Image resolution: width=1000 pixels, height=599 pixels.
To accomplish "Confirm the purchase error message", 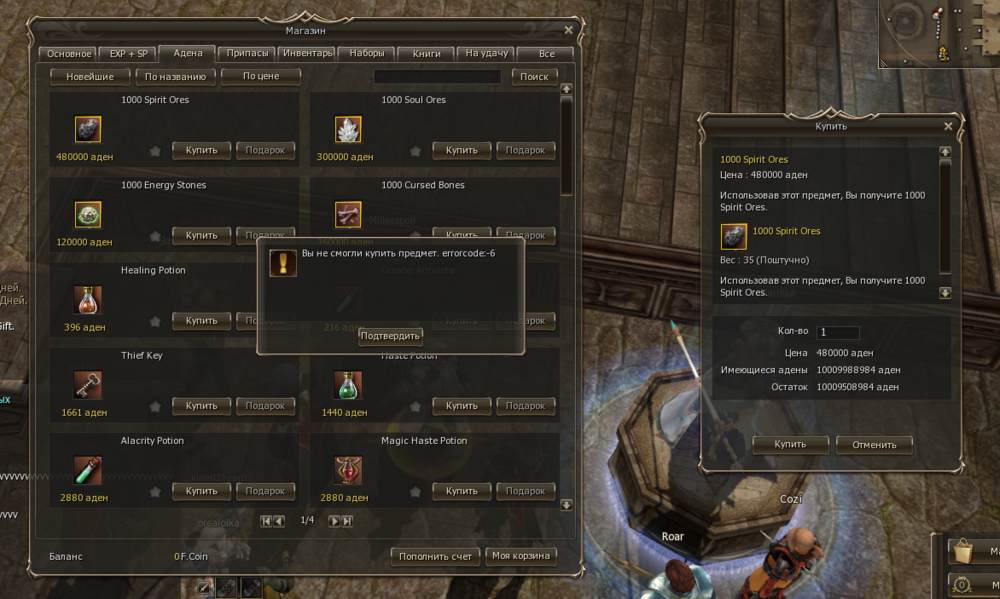I will tap(390, 336).
